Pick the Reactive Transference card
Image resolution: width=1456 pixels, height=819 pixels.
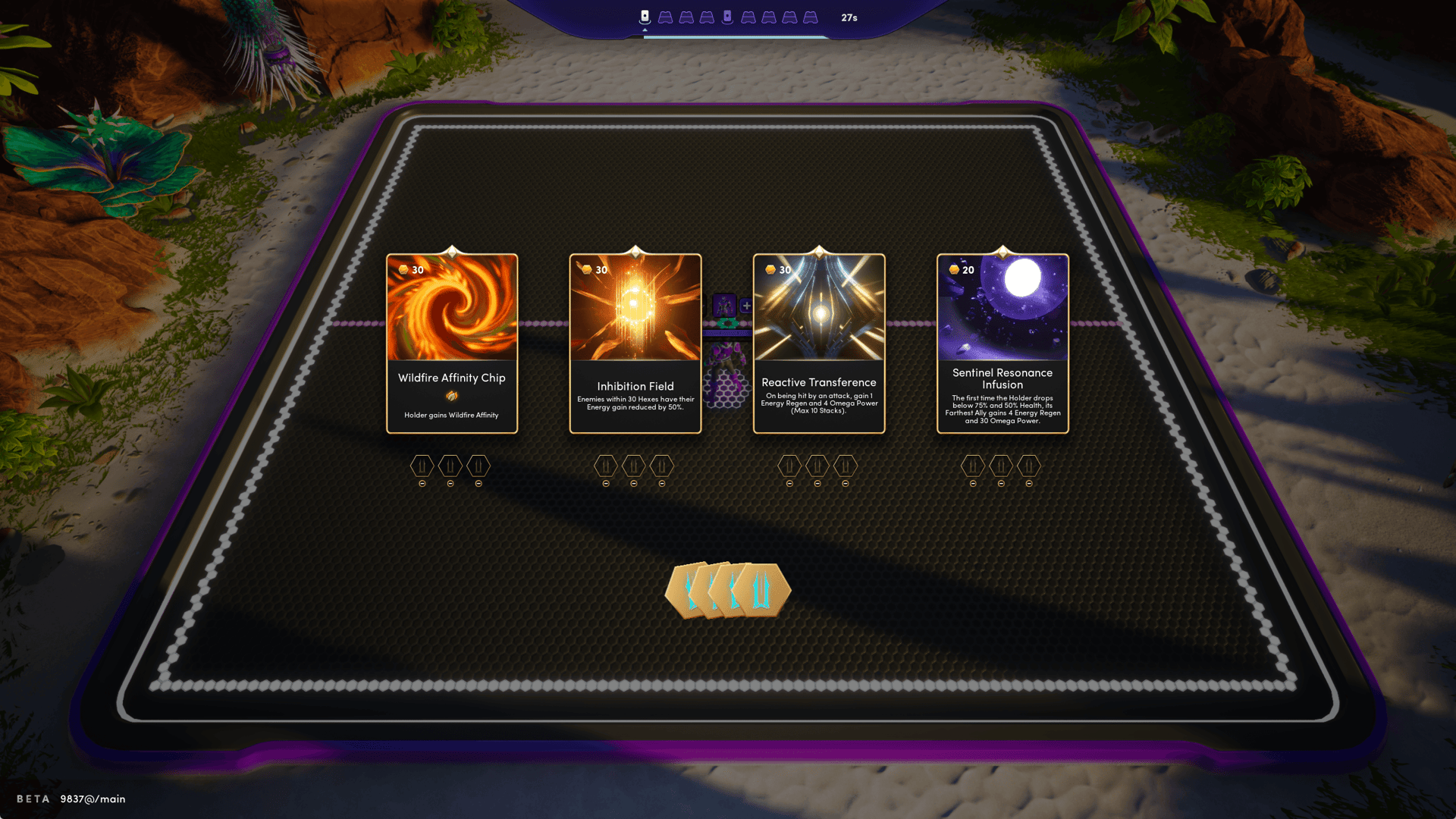point(819,344)
